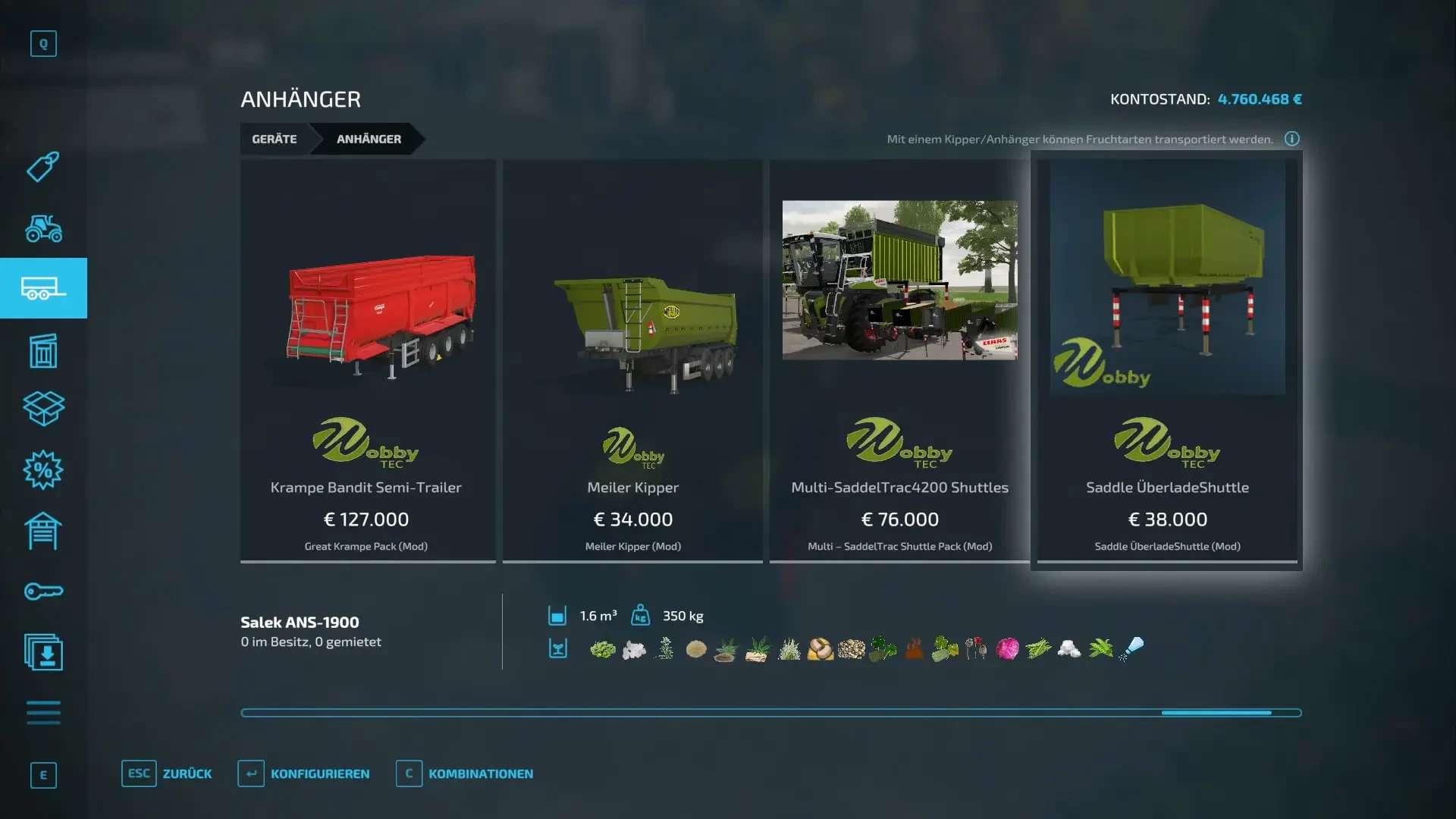Screen dimensions: 1456x819
Task: Click the Anhänger breadcrumb tab
Action: [369, 139]
